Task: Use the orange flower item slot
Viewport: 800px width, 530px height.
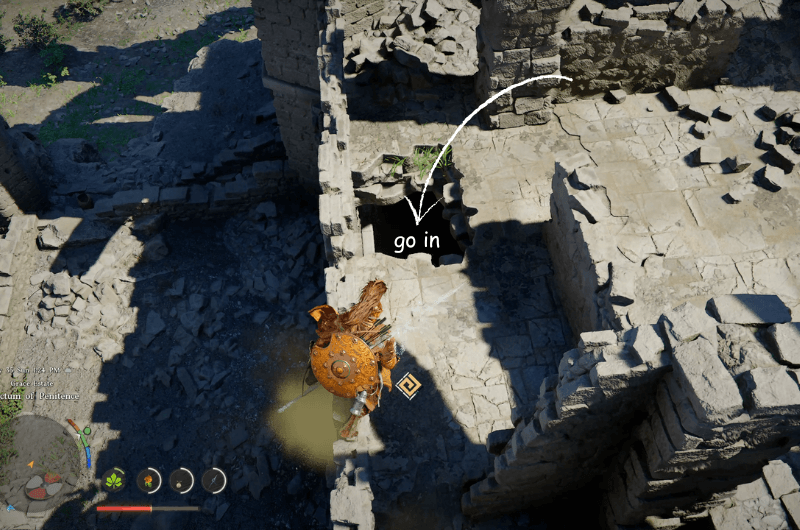Action: click(x=149, y=481)
